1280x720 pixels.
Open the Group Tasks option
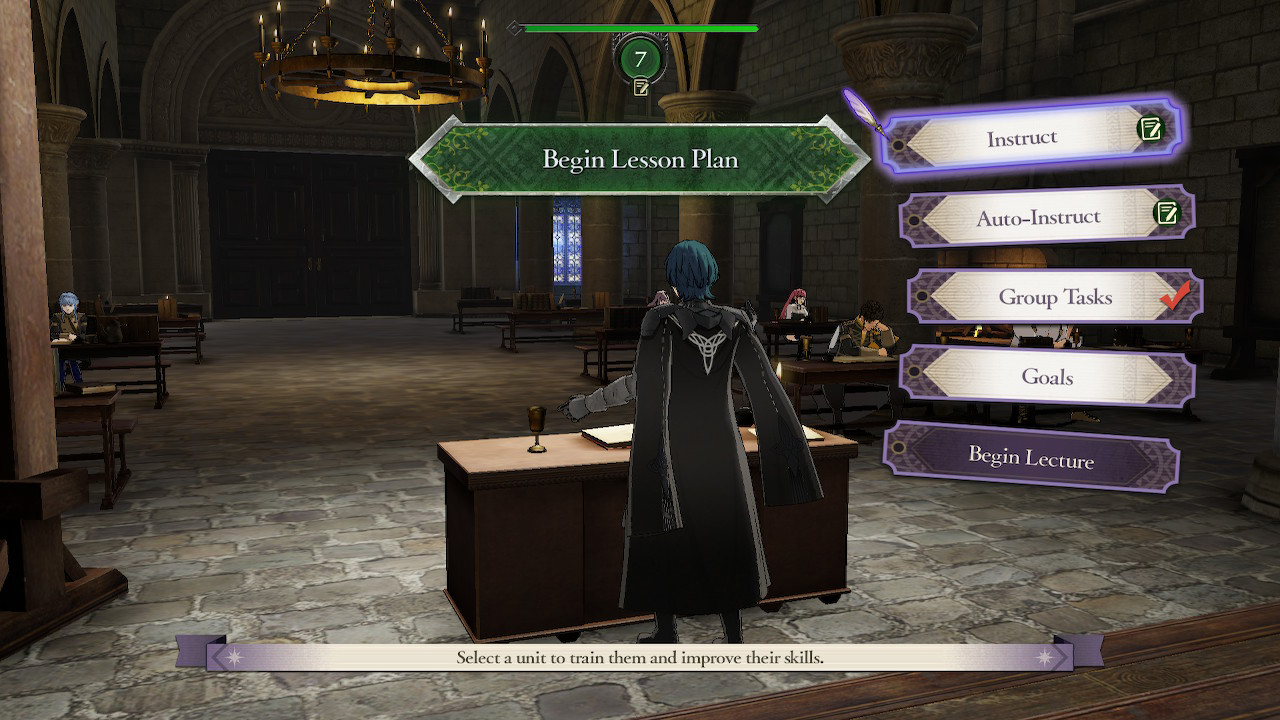click(x=1053, y=297)
